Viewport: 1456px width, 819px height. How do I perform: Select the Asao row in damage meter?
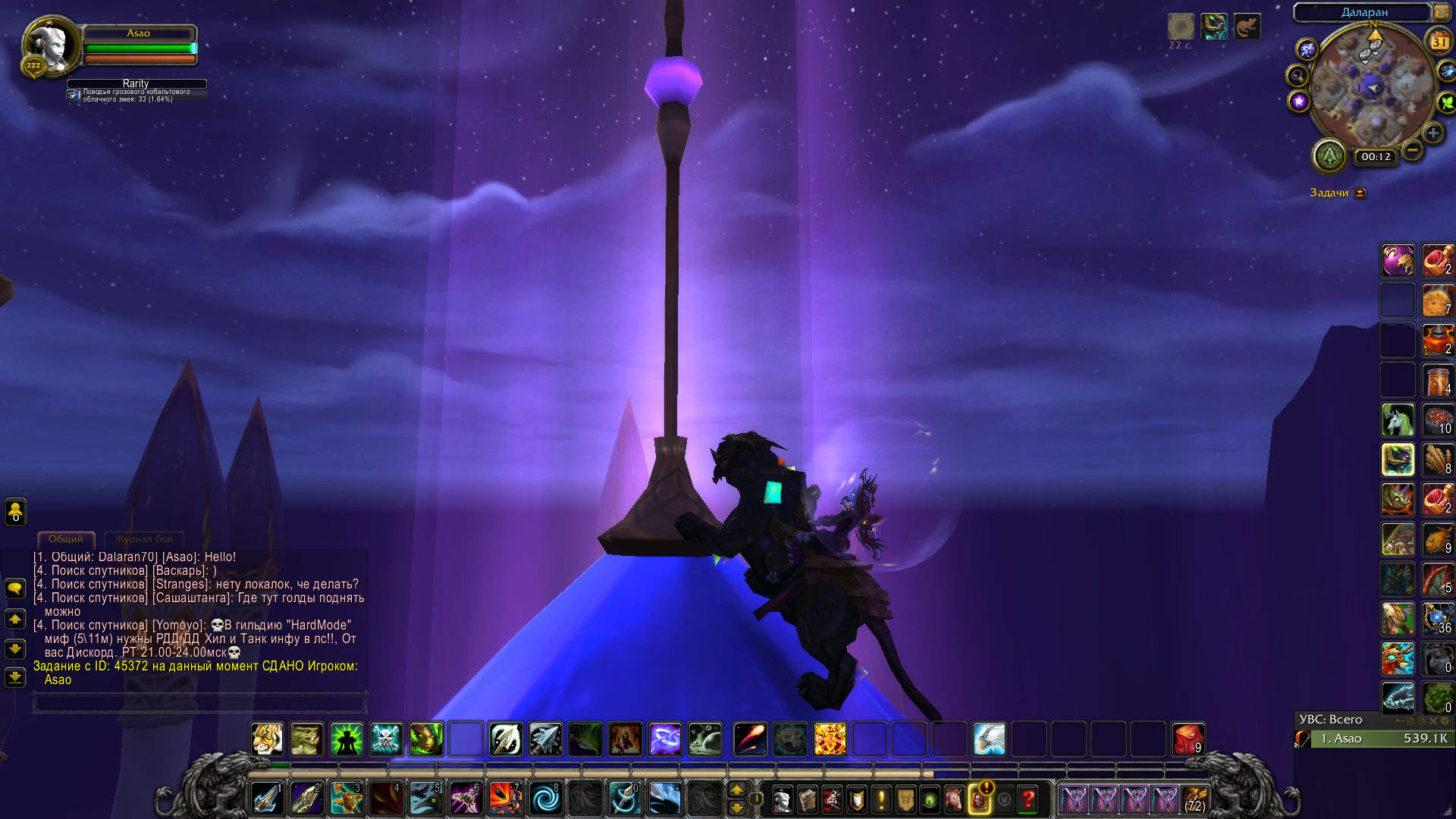[x=1373, y=739]
